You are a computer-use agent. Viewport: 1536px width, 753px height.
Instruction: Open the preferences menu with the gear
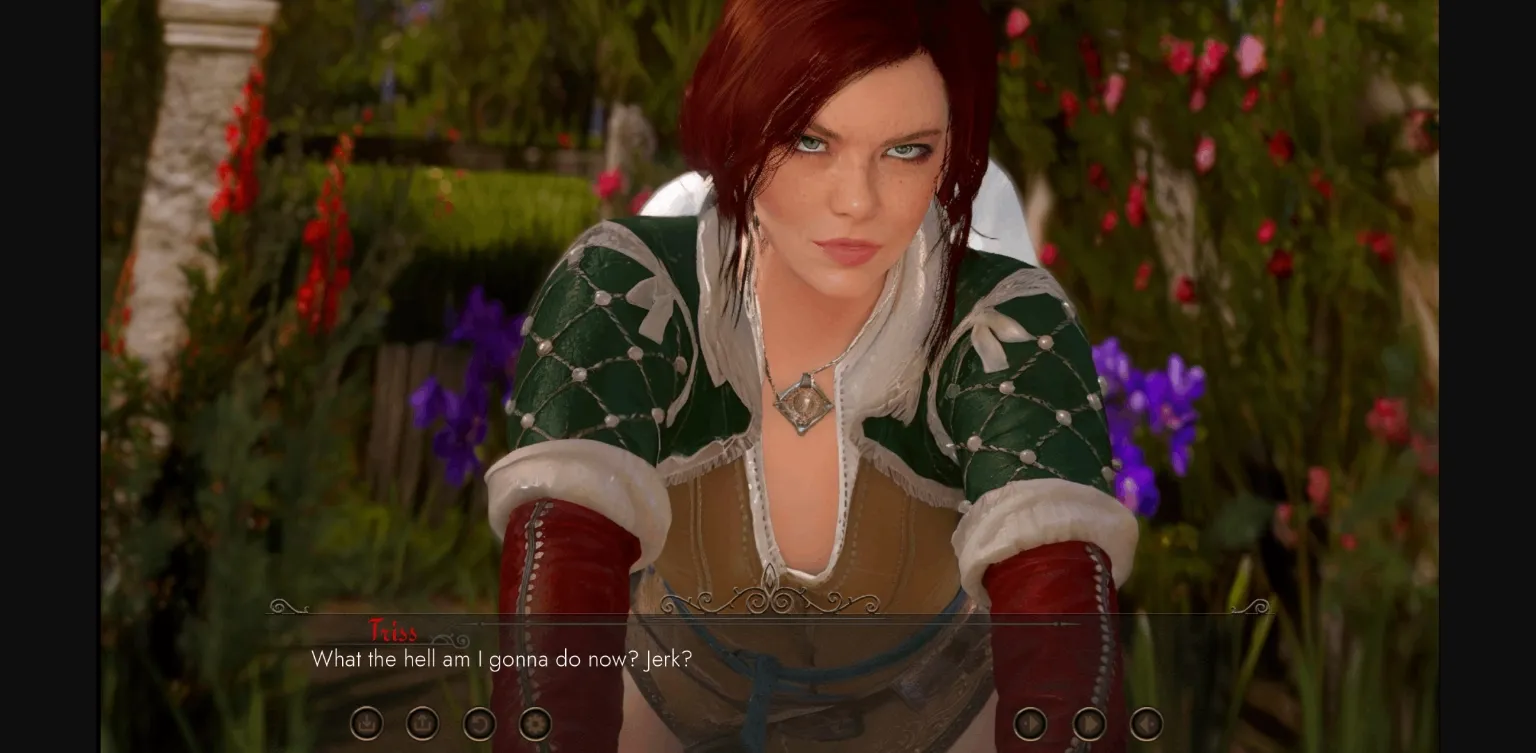point(535,723)
